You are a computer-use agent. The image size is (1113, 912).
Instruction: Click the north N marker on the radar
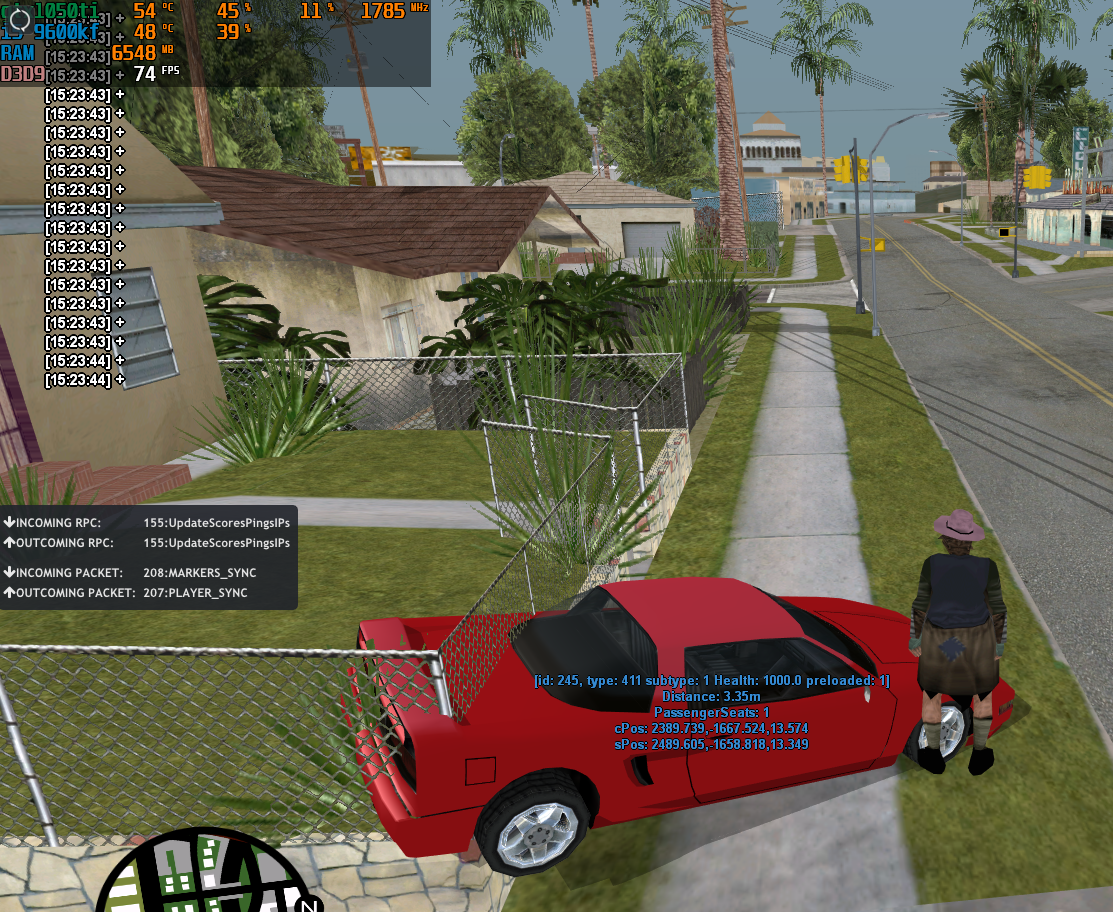[309, 904]
